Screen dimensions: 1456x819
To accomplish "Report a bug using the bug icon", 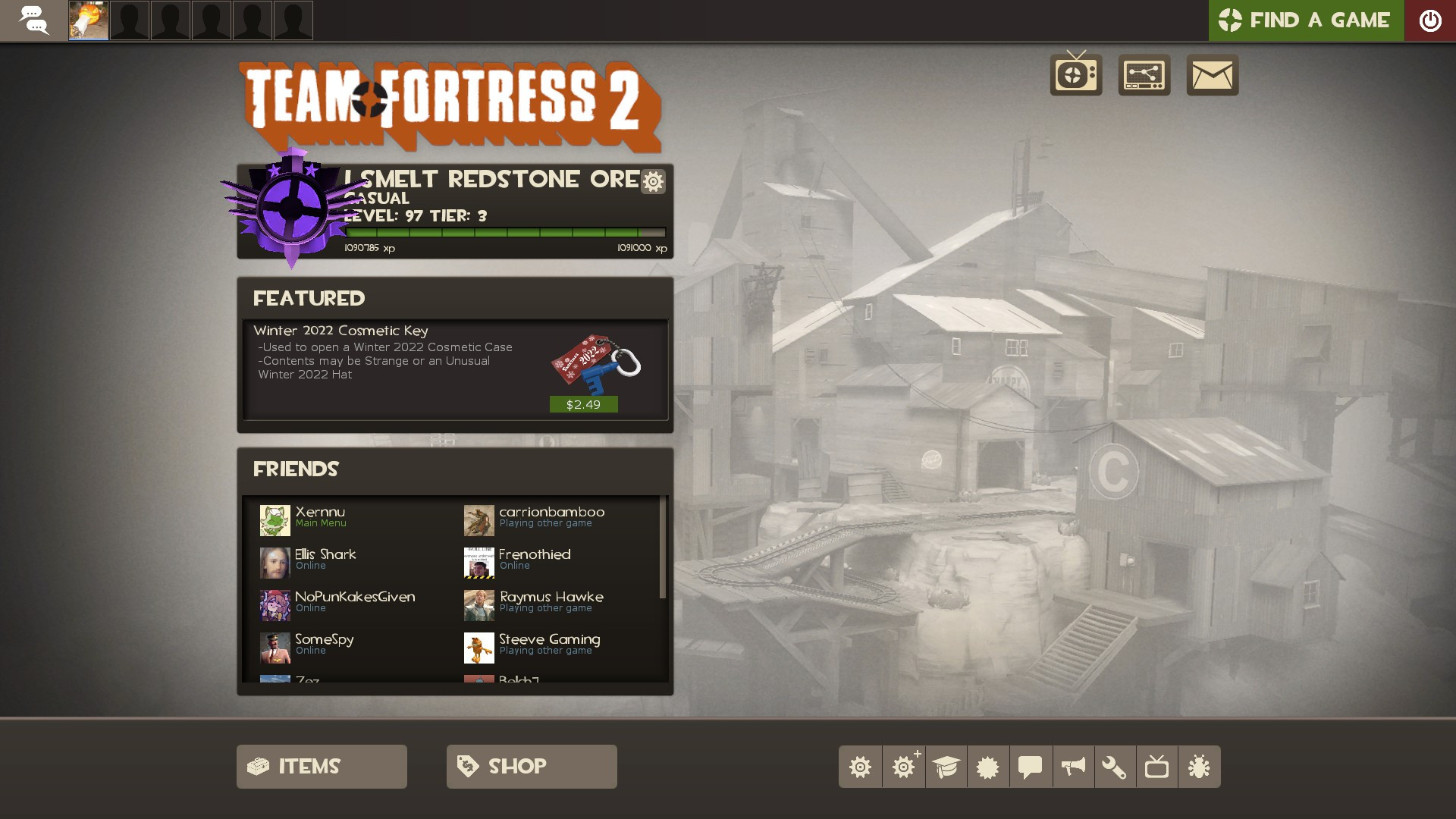I will pos(1197,766).
